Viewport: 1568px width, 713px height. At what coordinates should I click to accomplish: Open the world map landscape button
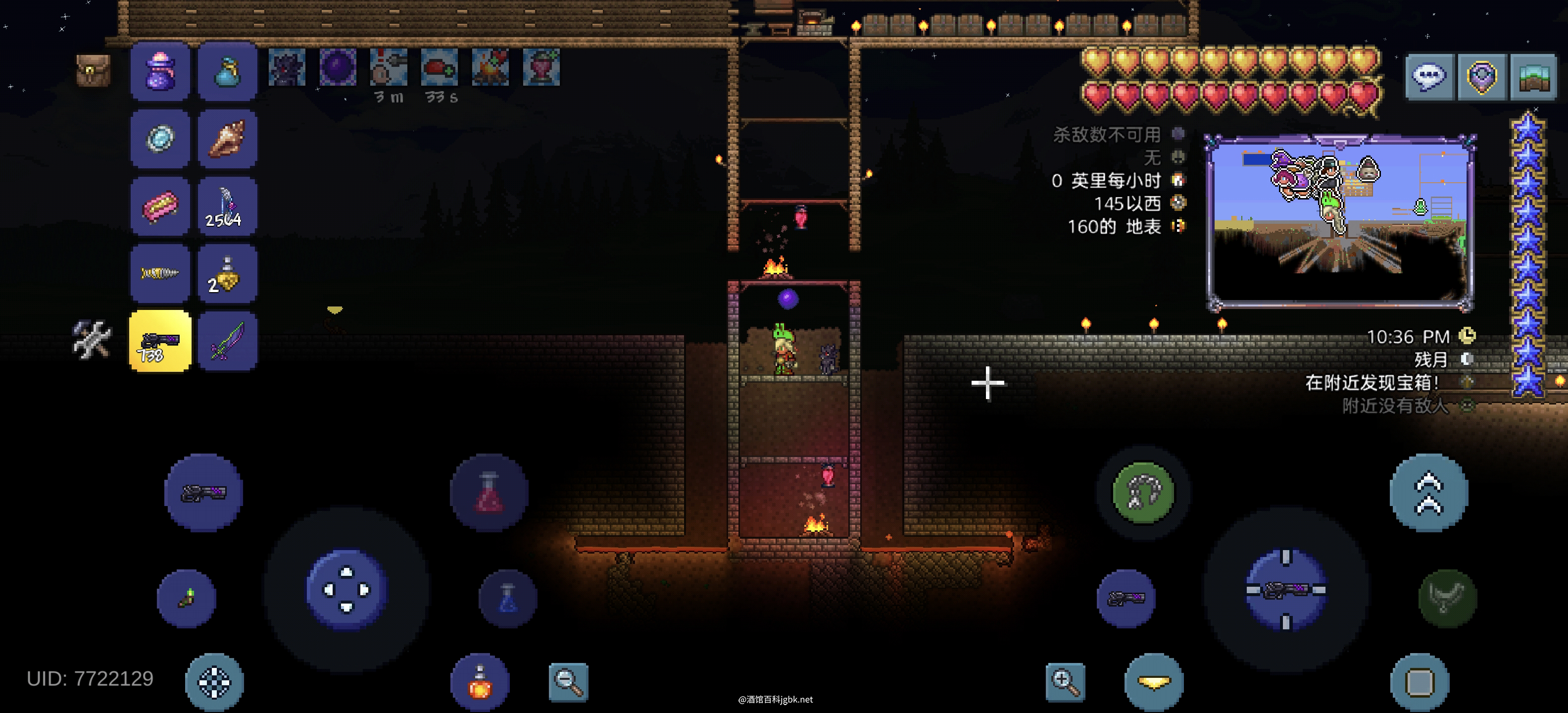click(x=1533, y=77)
